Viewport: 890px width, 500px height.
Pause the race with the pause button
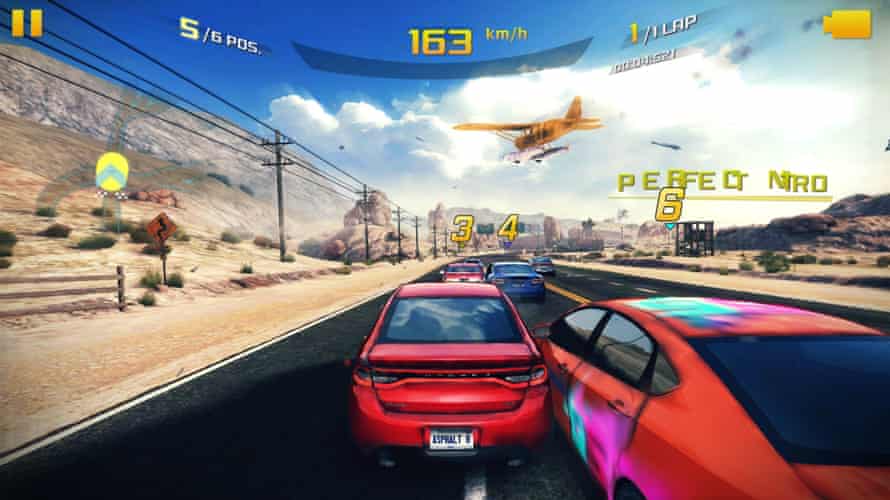(x=27, y=22)
